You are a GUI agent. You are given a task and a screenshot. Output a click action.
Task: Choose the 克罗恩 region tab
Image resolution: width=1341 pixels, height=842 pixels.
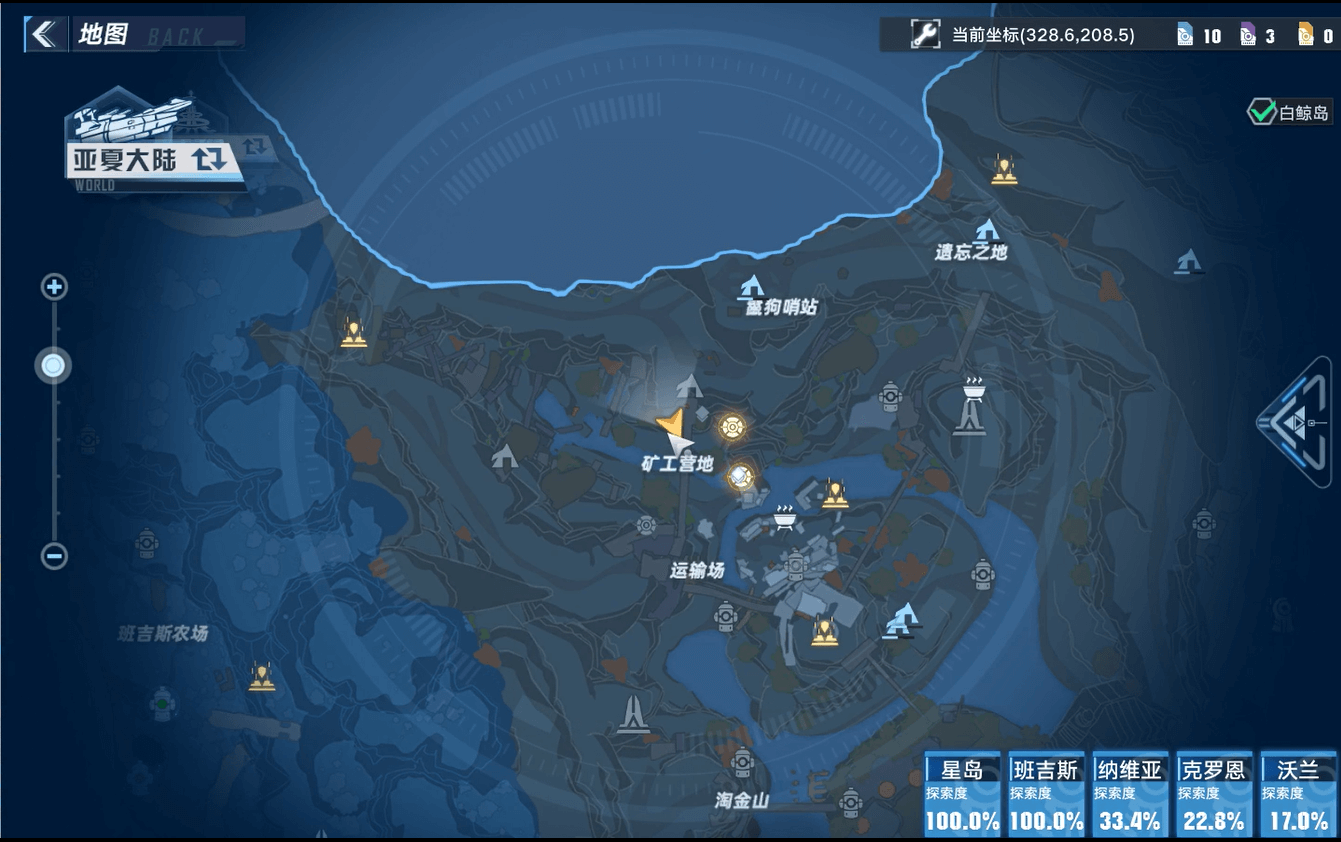pyautogui.click(x=1214, y=795)
